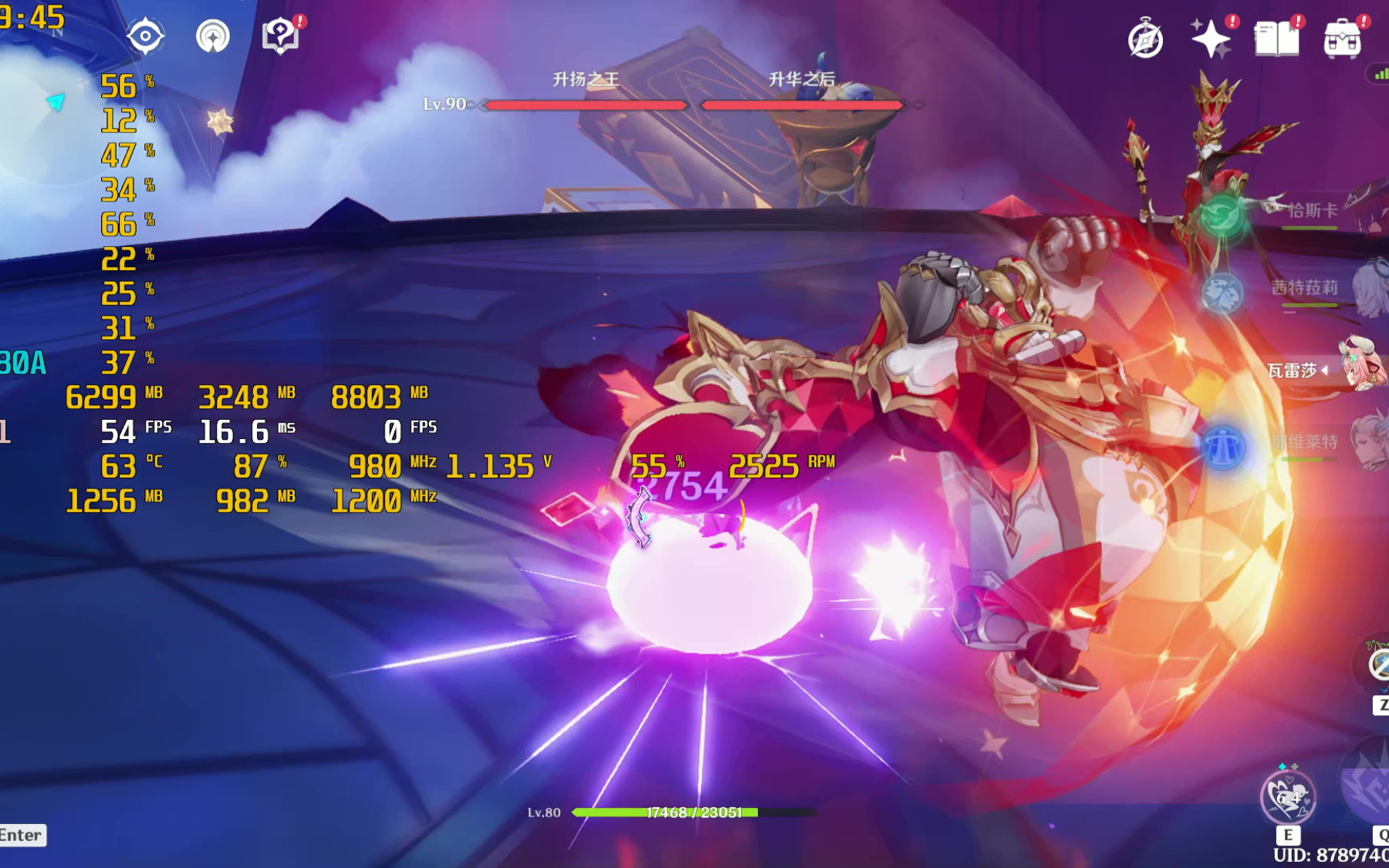Open the Adventurer Handbook compass icon
Screen dimensions: 1389x868
(1145, 39)
